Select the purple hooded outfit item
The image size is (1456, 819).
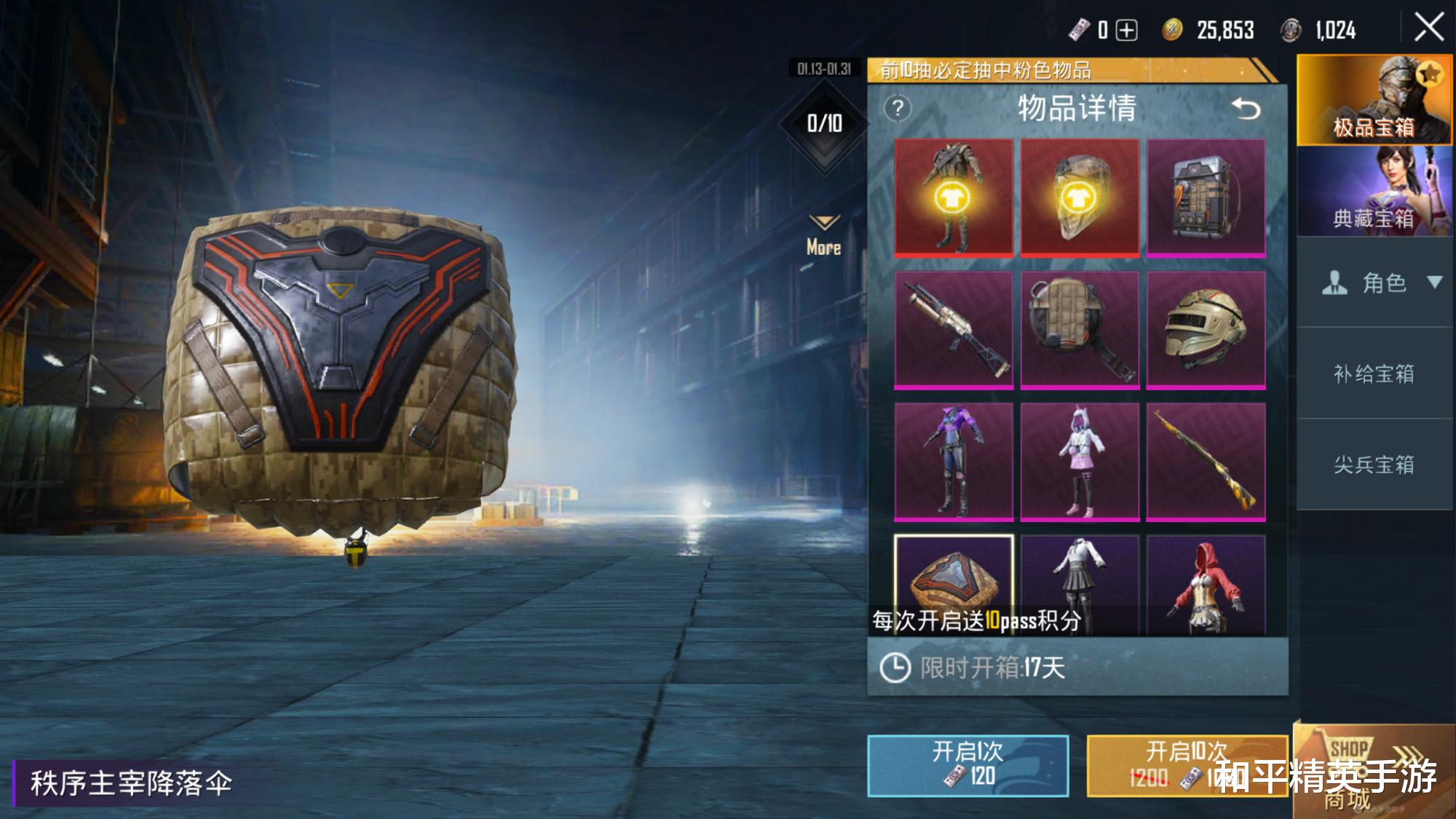pos(953,462)
